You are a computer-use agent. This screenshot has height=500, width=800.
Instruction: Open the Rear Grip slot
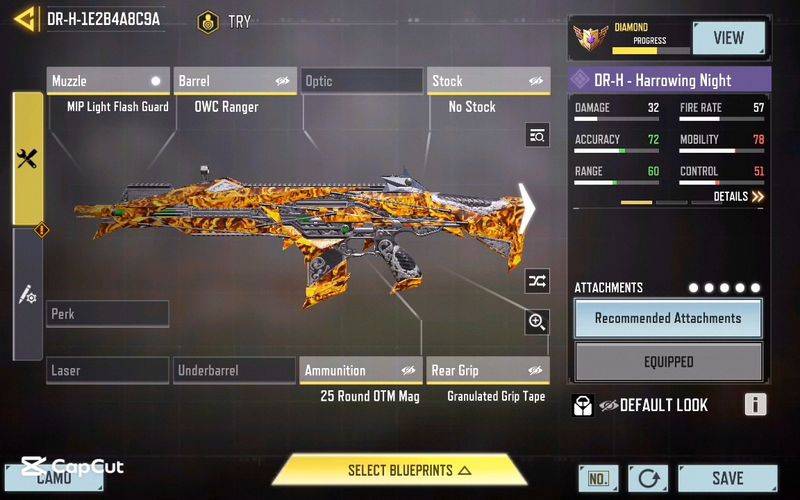(488, 371)
